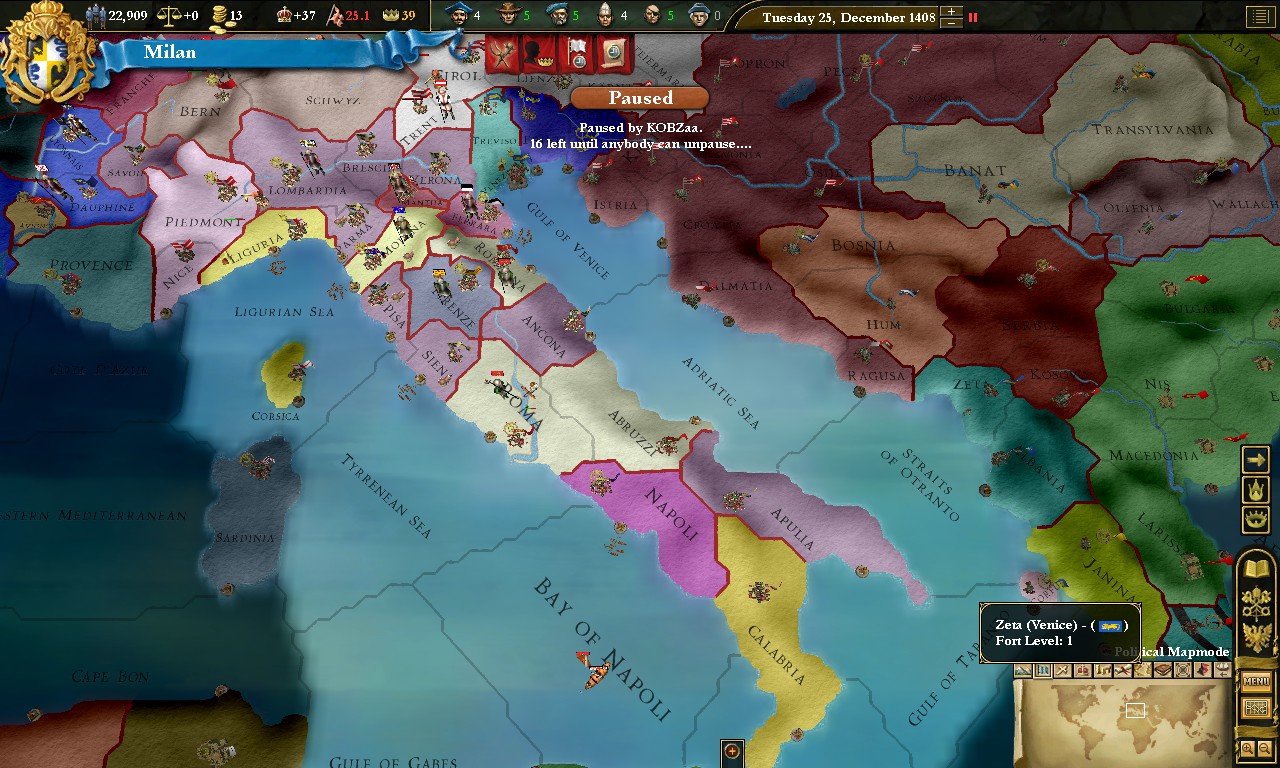1280x768 pixels.
Task: Open the crossed-swords war alert flag
Action: tap(501, 54)
